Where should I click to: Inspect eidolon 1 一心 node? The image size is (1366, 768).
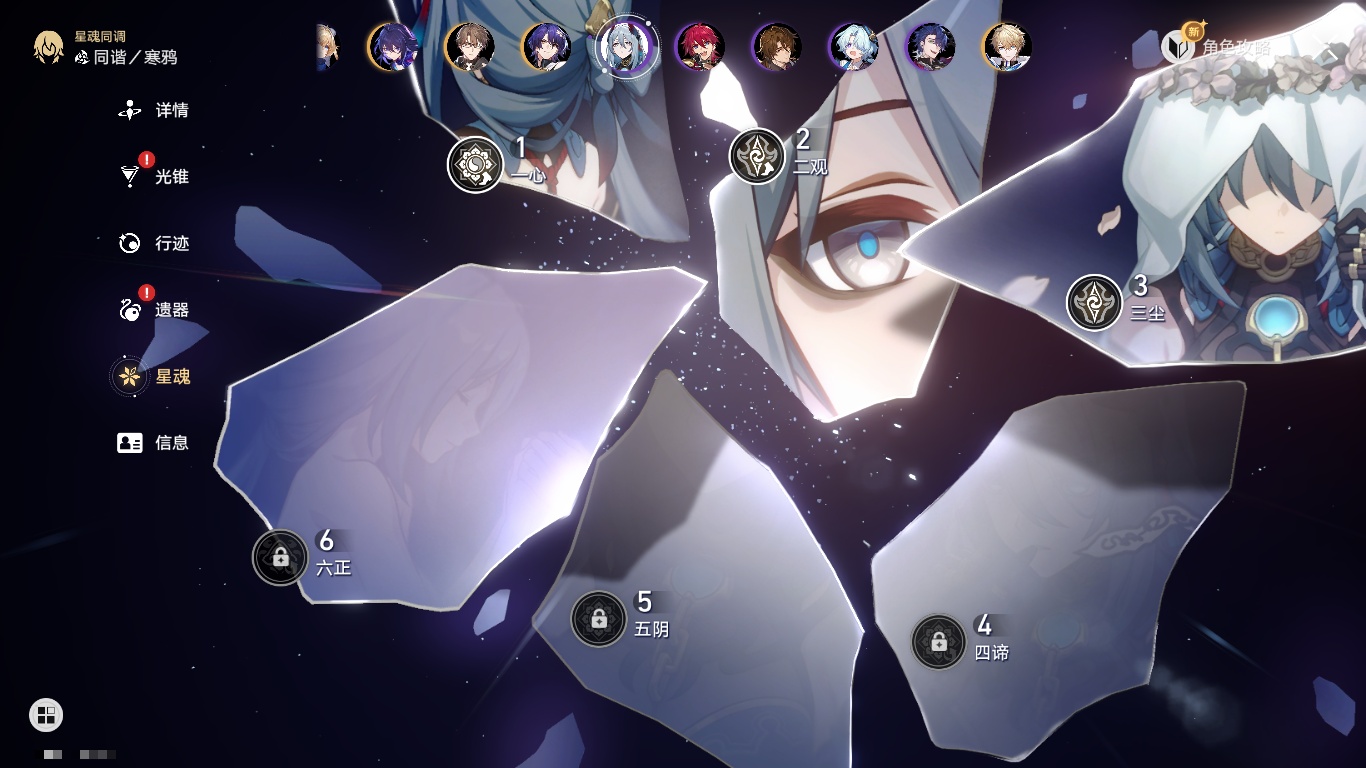click(x=475, y=164)
